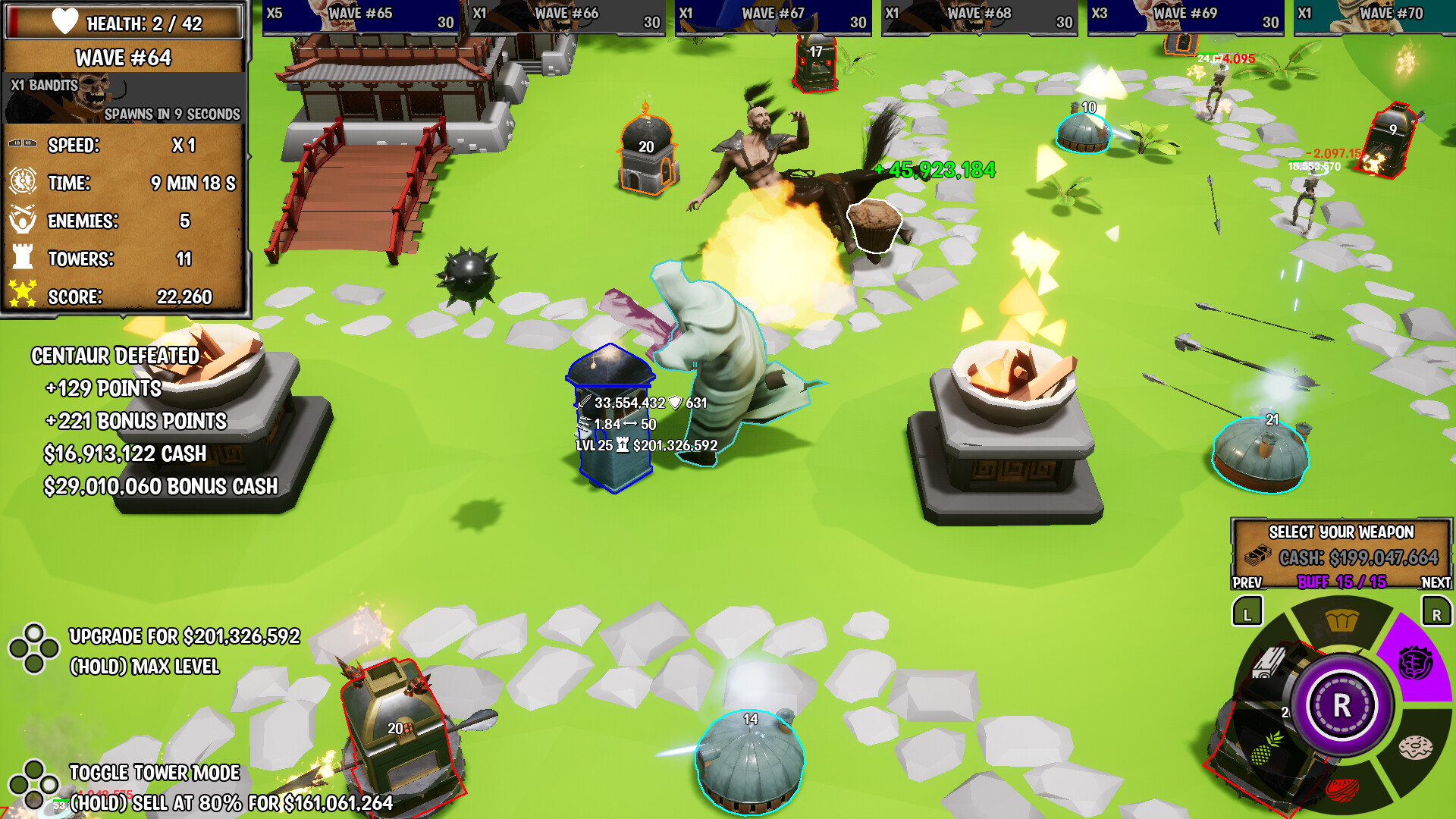Screen dimensions: 1456x819
Task: Select the muffin weapon icon on the wheel
Action: (x=1341, y=619)
